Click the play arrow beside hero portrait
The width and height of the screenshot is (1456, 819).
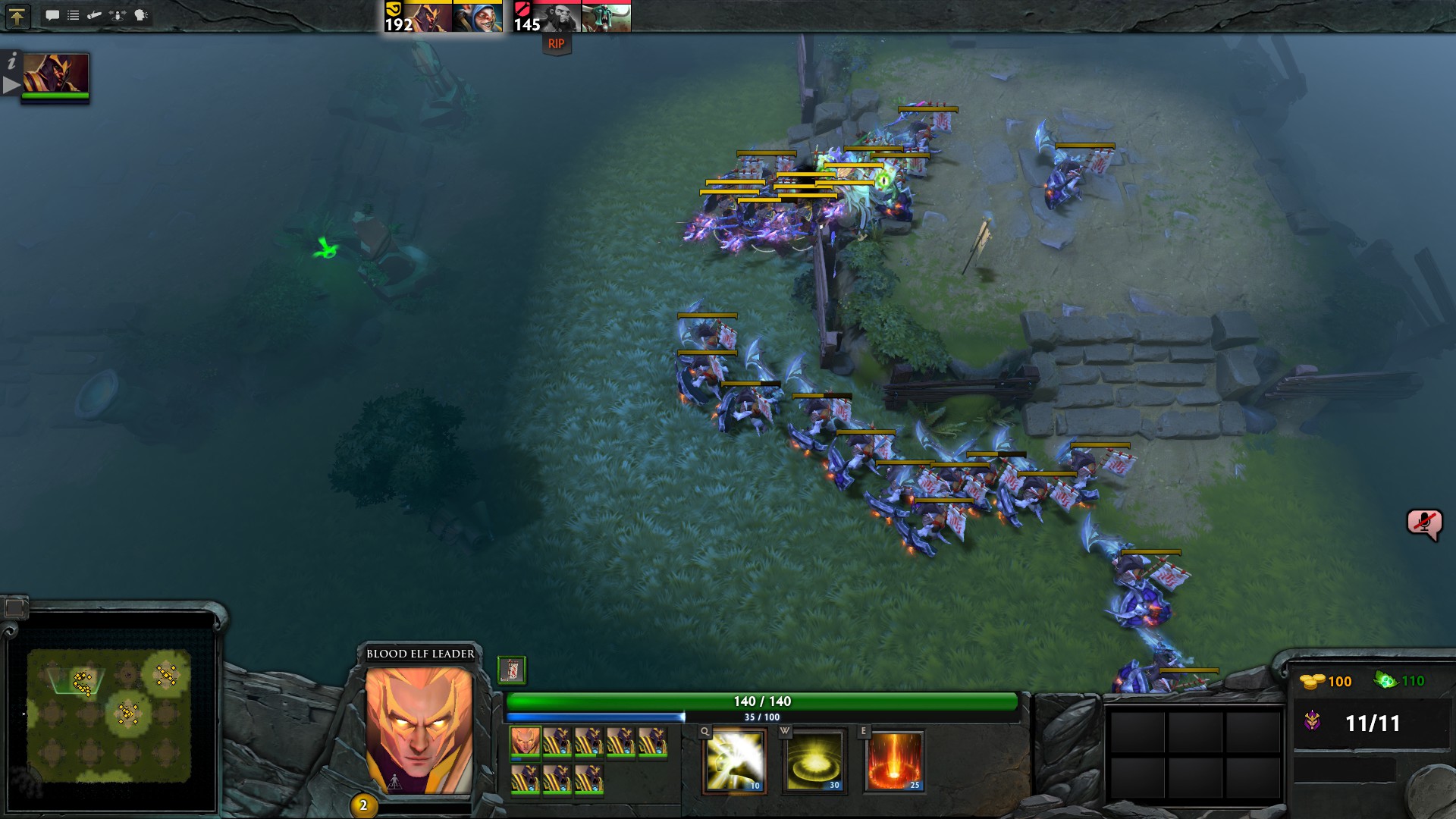tap(11, 86)
